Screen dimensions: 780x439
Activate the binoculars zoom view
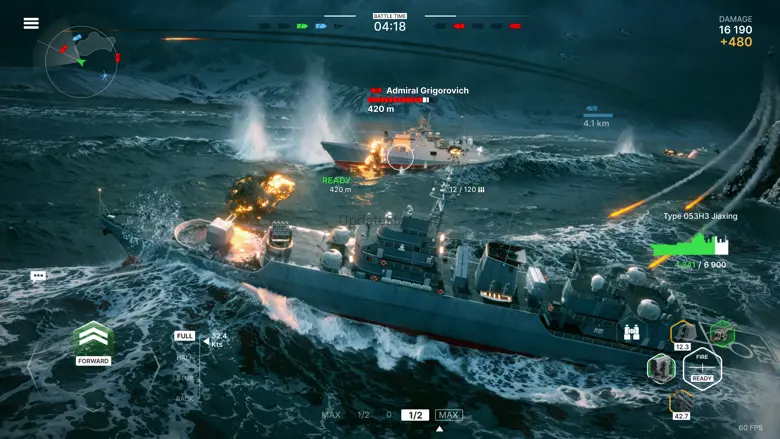point(633,333)
